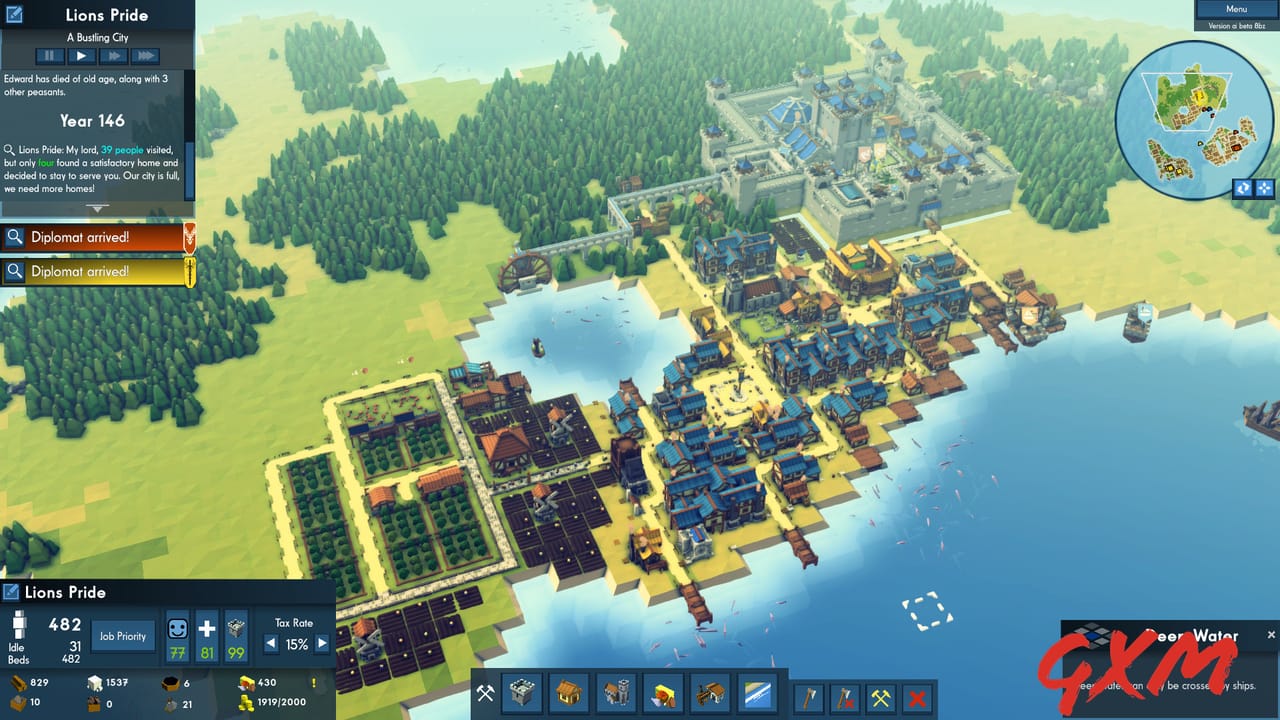Click the minimap fullscreen expand icon
The height and width of the screenshot is (720, 1280).
click(x=1262, y=188)
